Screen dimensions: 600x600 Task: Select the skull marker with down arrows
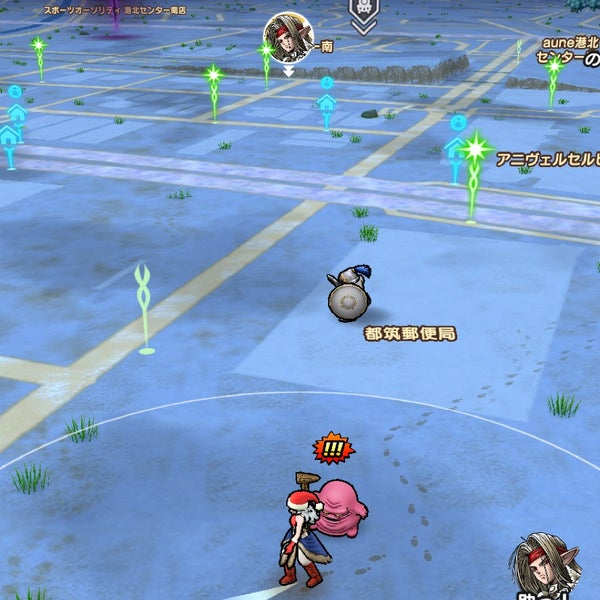363,14
